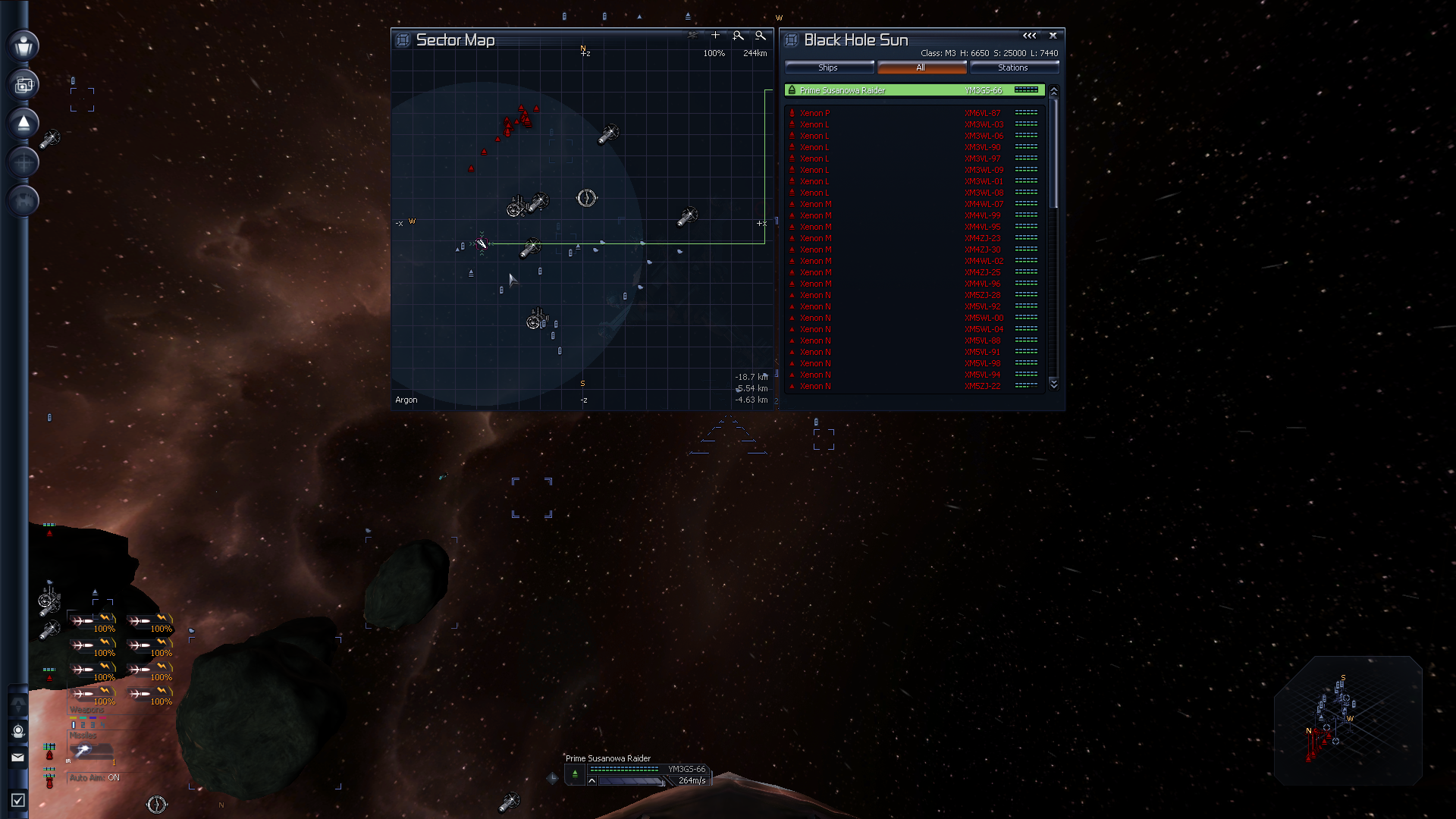
Task: Open the messages envelope icon
Action: [x=18, y=757]
